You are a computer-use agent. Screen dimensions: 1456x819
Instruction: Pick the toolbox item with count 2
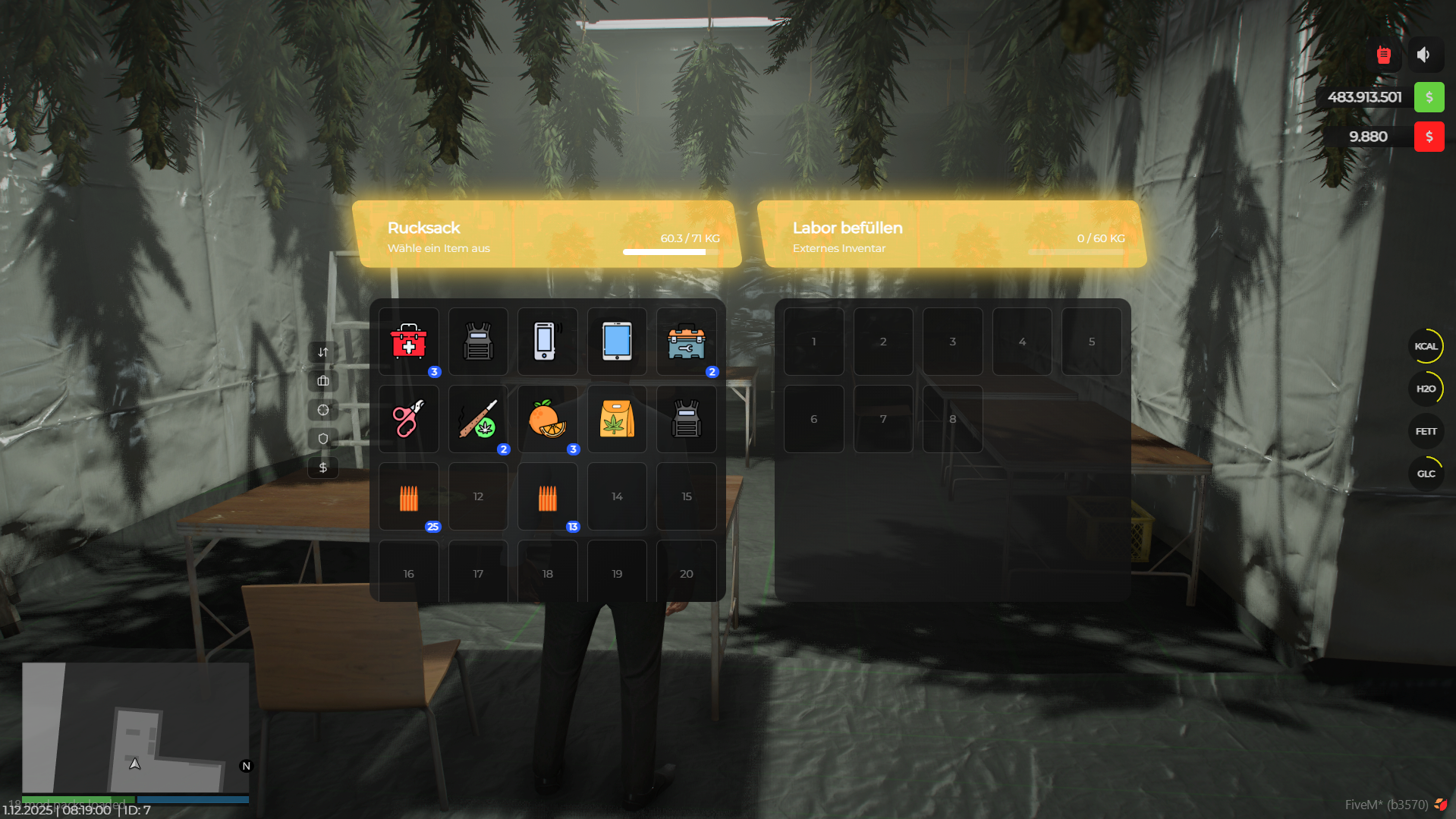686,342
